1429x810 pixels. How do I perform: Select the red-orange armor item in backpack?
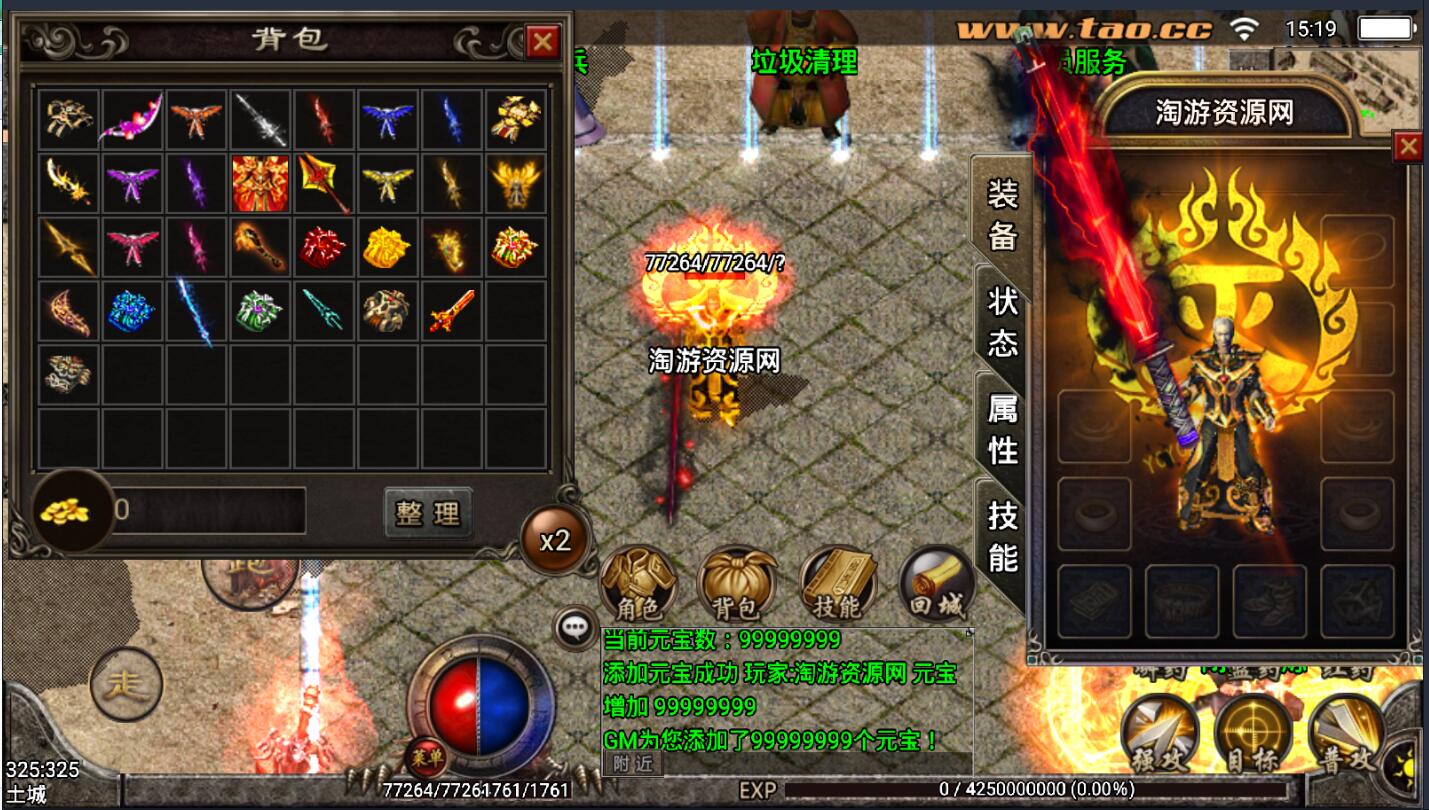point(260,183)
